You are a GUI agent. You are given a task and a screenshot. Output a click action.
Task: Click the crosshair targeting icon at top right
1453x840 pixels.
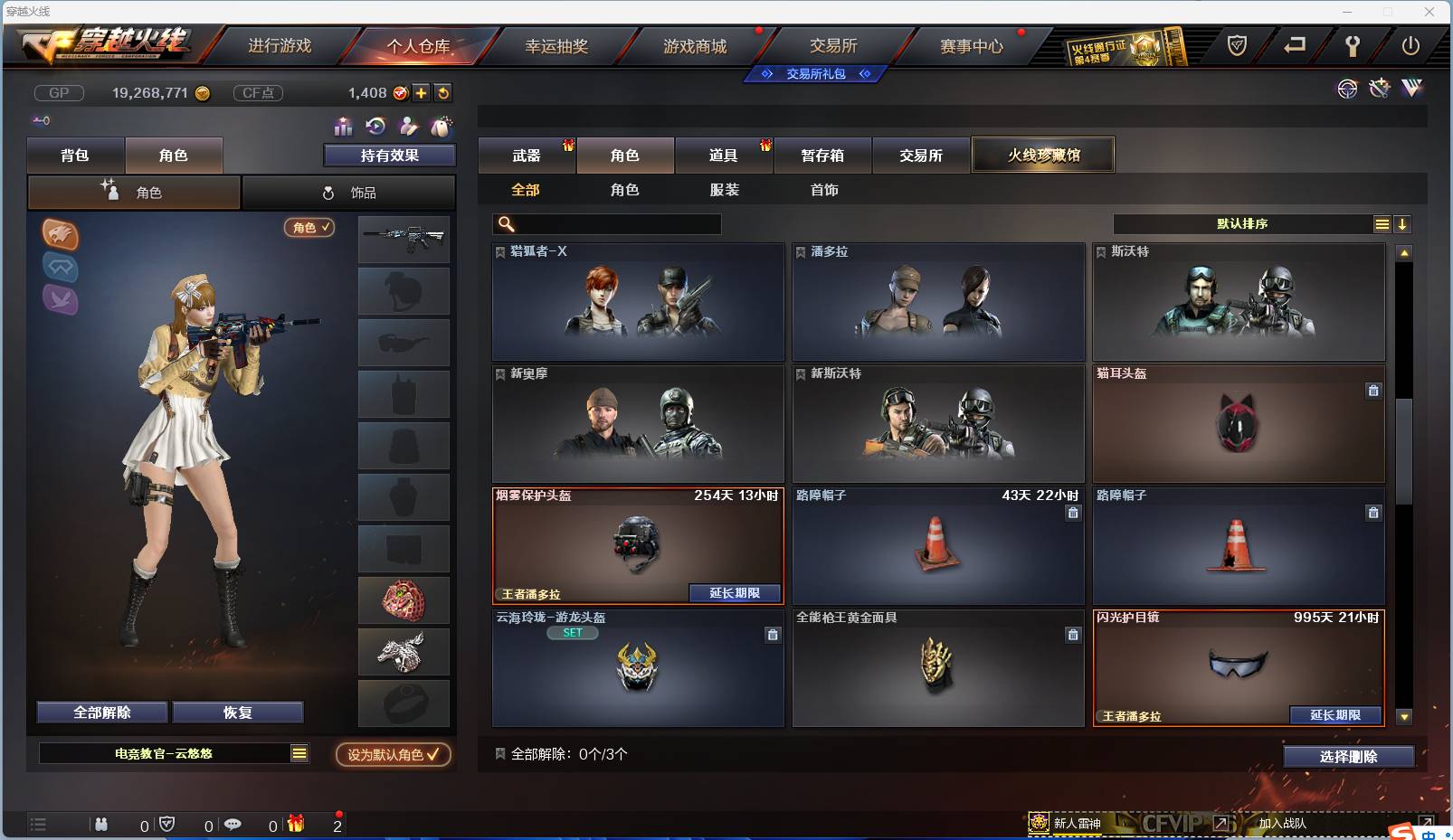[1347, 90]
